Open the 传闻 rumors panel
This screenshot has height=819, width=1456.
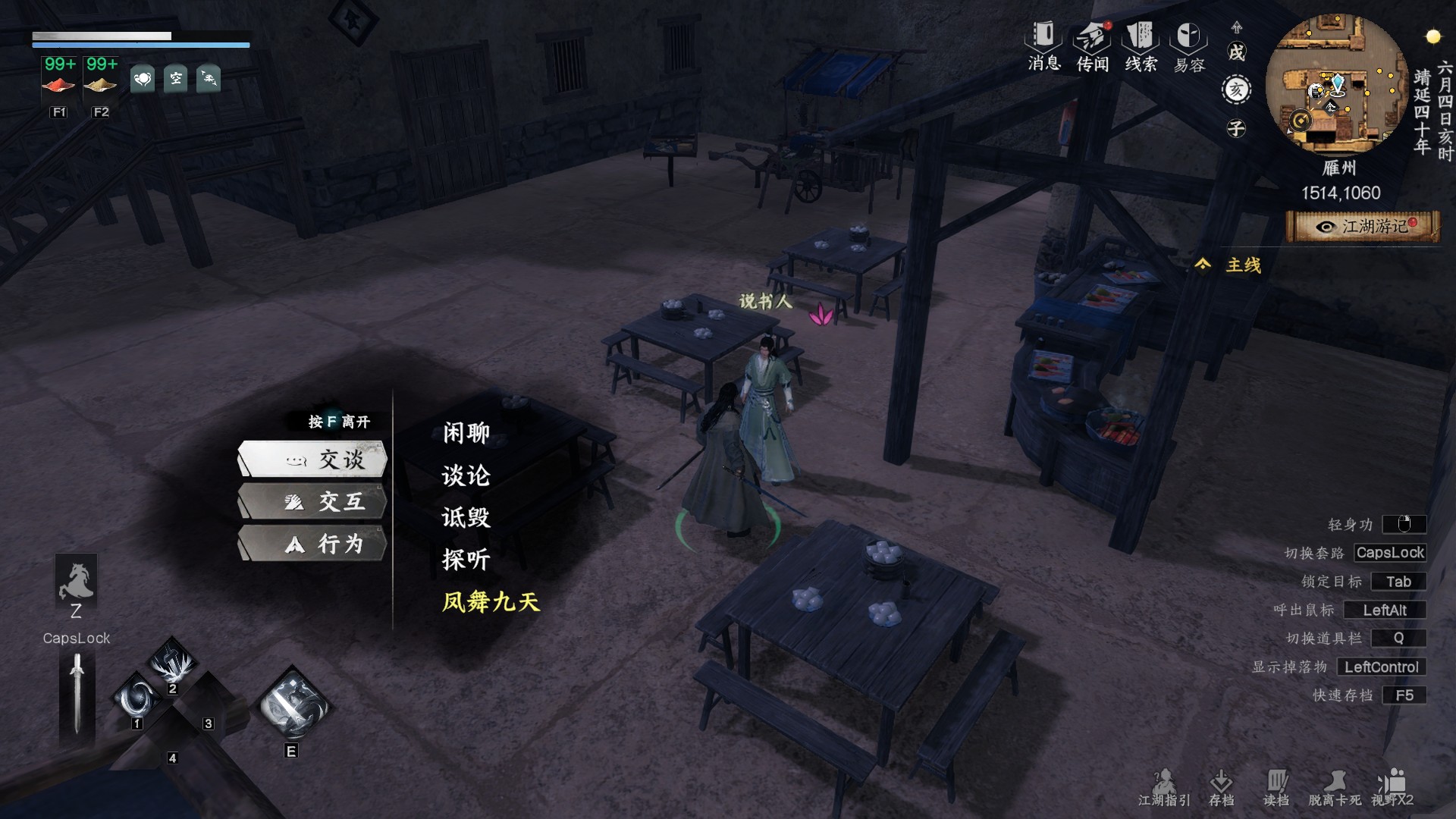coord(1093,45)
